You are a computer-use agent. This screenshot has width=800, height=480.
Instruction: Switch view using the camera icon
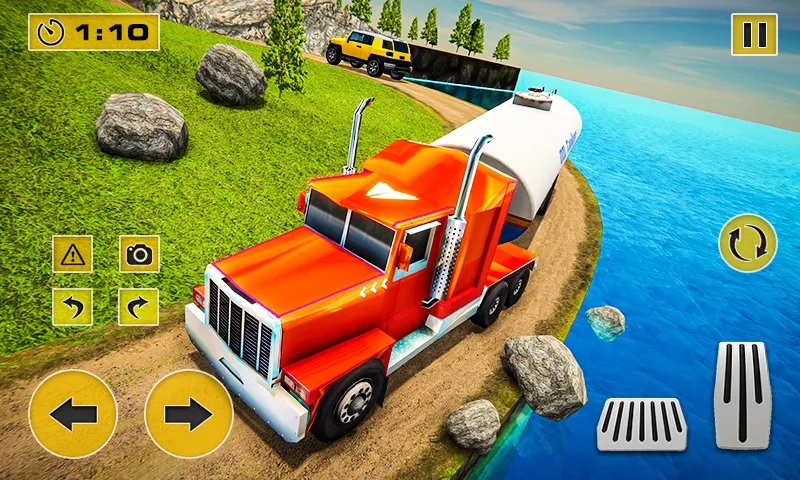(139, 254)
